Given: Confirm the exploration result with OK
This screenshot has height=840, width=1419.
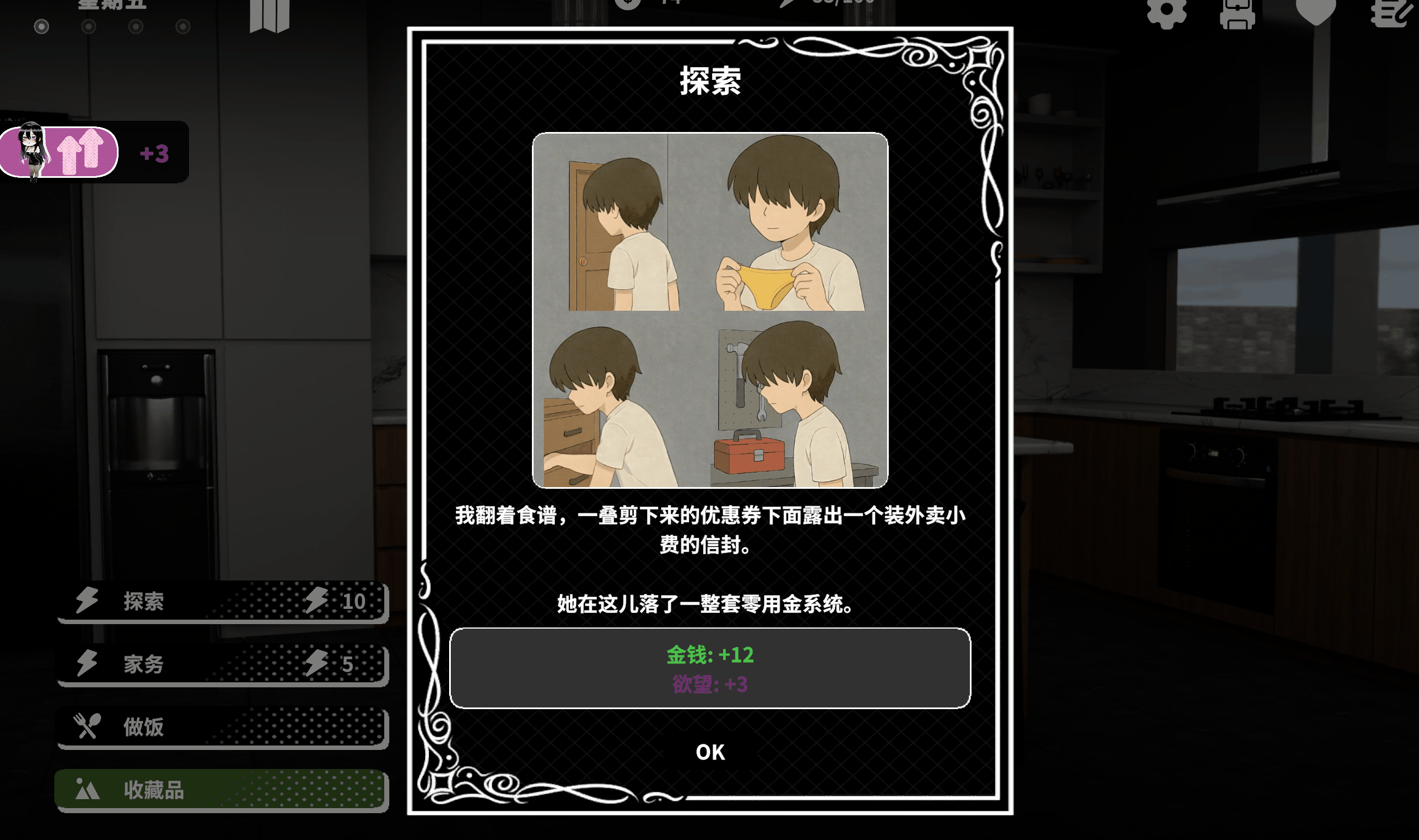Looking at the screenshot, I should click(x=710, y=752).
